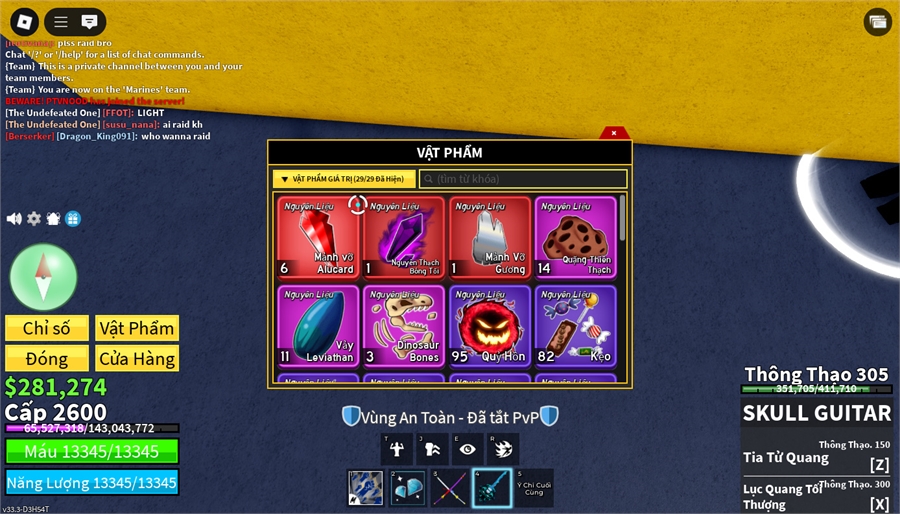The width and height of the screenshot is (900, 514).
Task: Choose the Mảnh Vỡ Gương item
Action: pyautogui.click(x=490, y=237)
